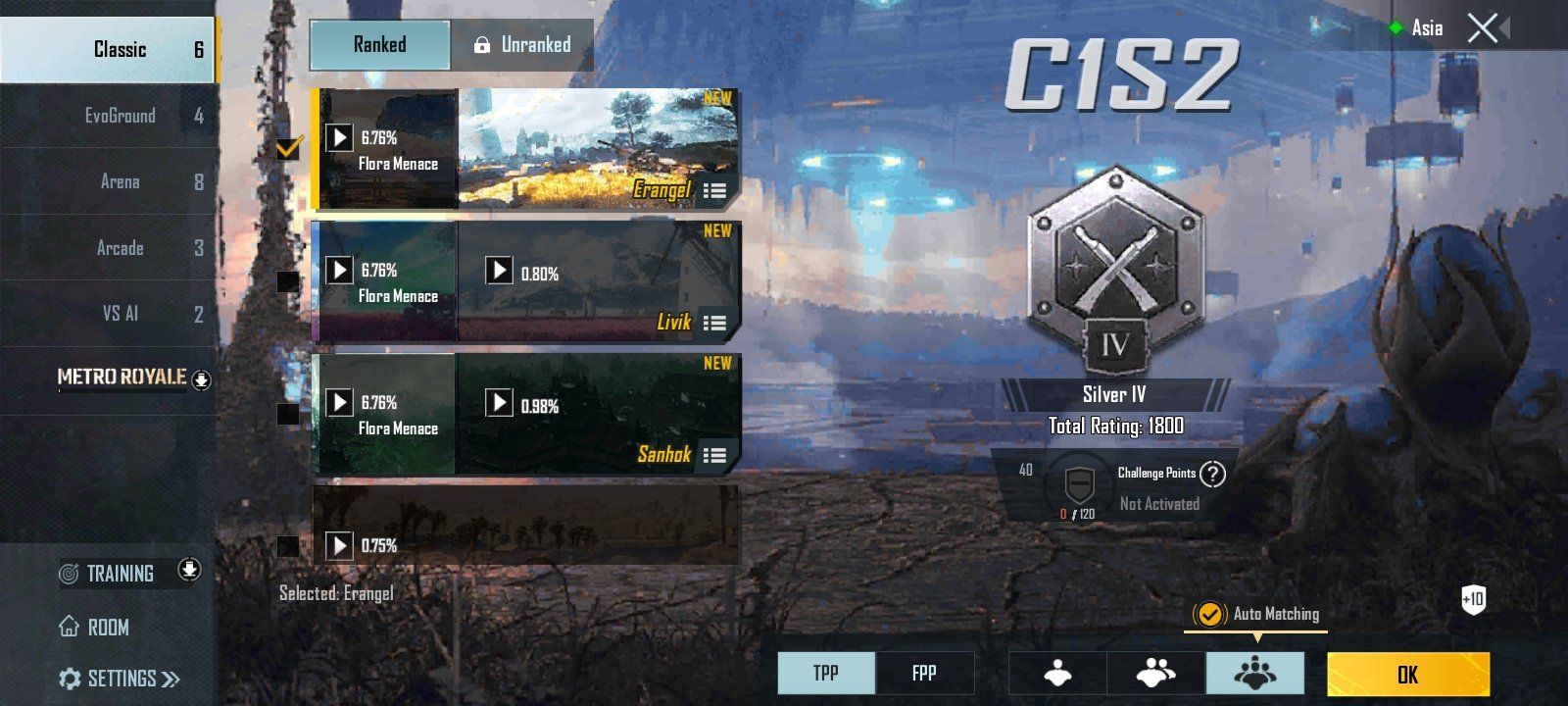Tick the Livik map checkbox
Screen dimensions: 1568x706
tap(288, 282)
